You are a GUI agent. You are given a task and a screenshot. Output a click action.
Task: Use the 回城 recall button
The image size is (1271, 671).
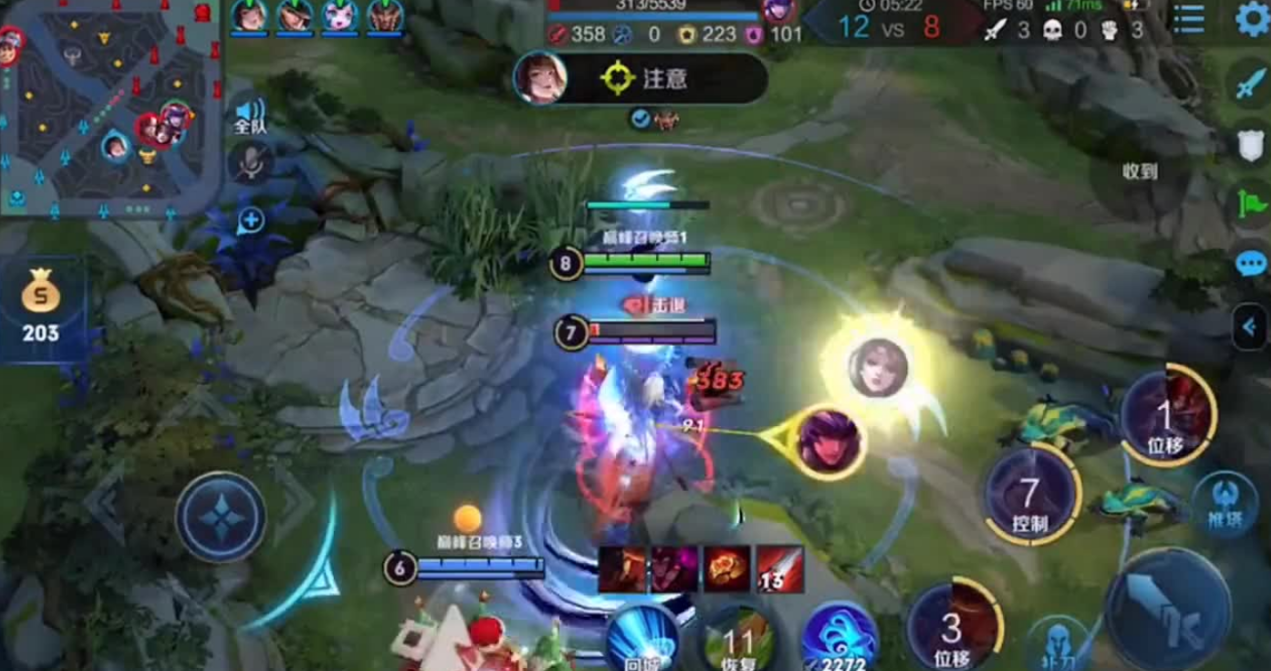point(643,640)
